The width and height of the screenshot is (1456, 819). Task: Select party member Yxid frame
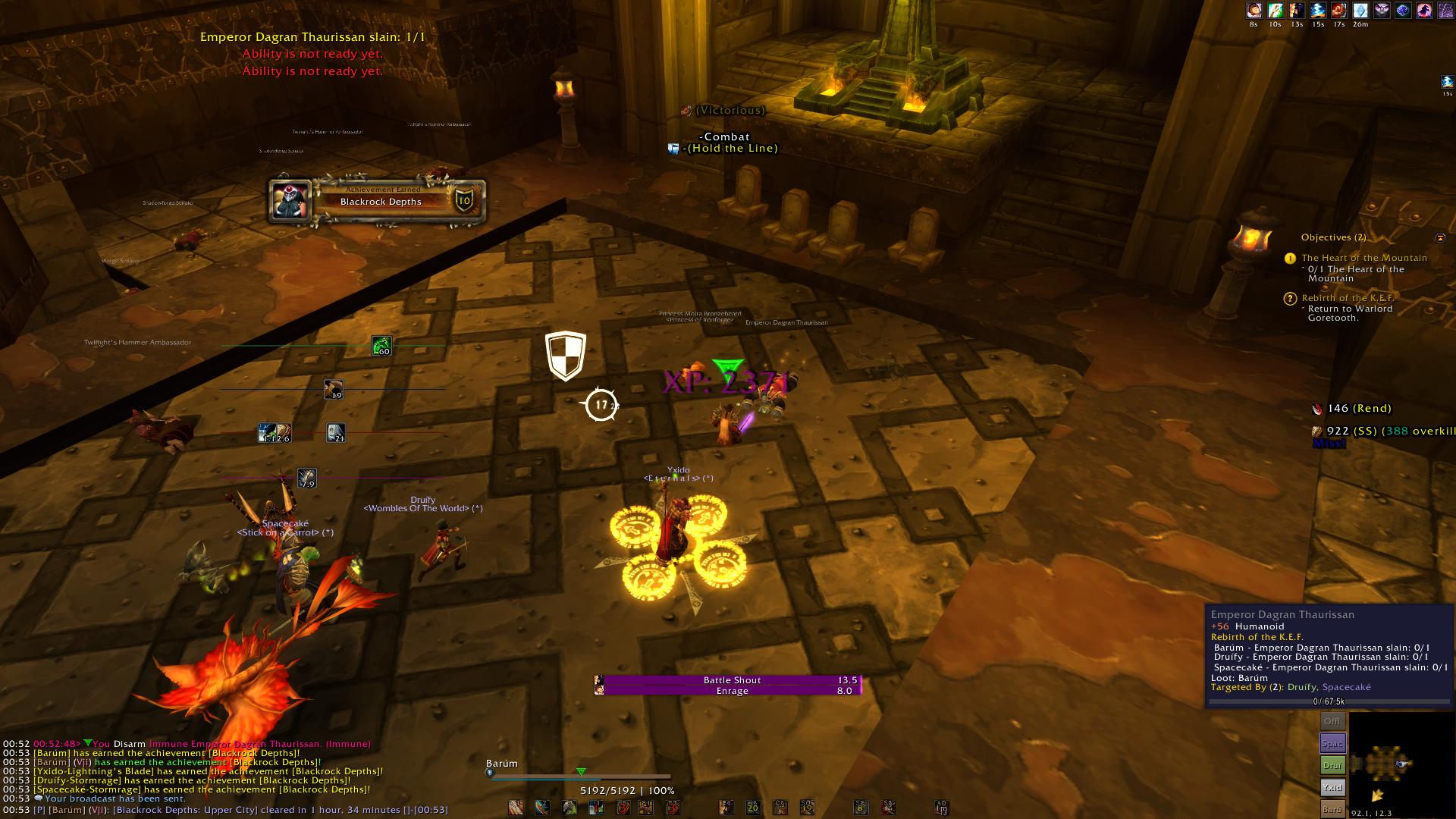point(1332,788)
